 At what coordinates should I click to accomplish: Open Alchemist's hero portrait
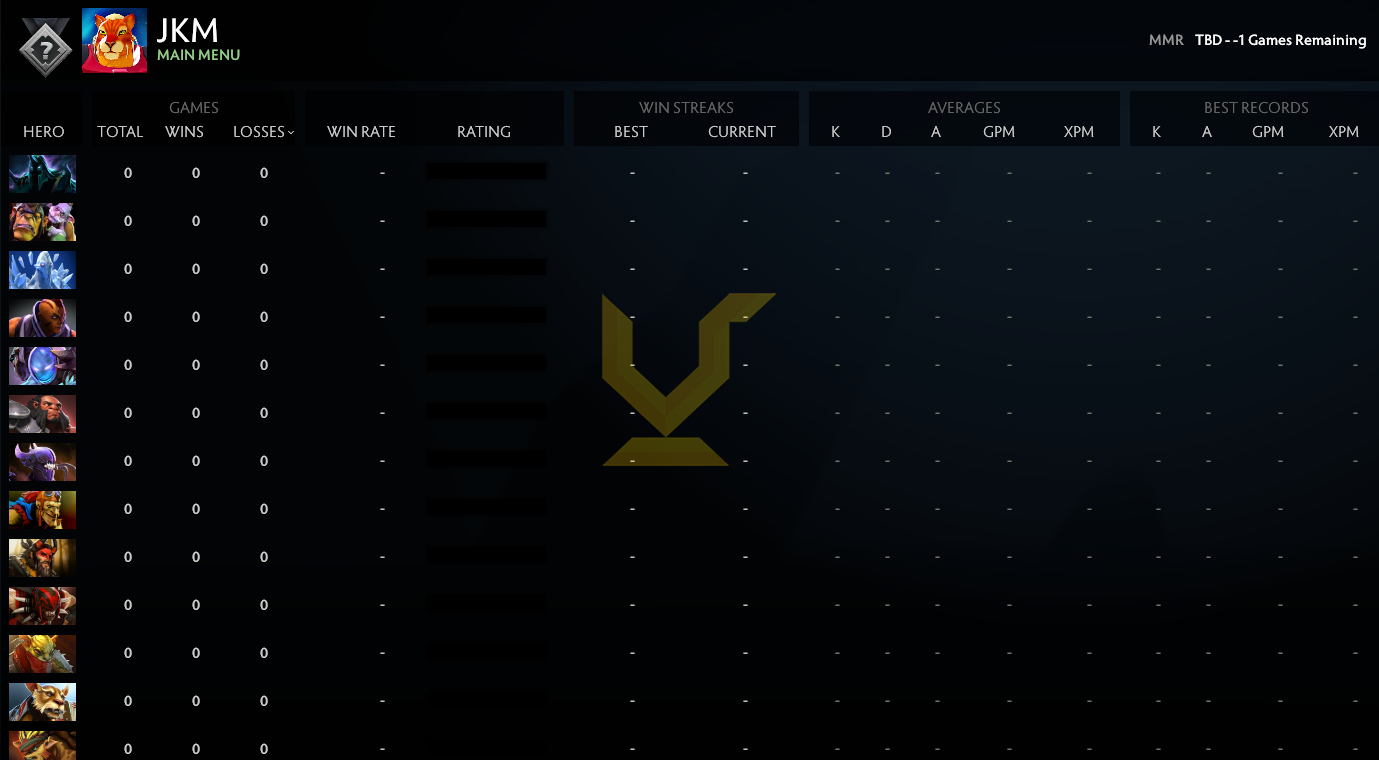point(42,221)
